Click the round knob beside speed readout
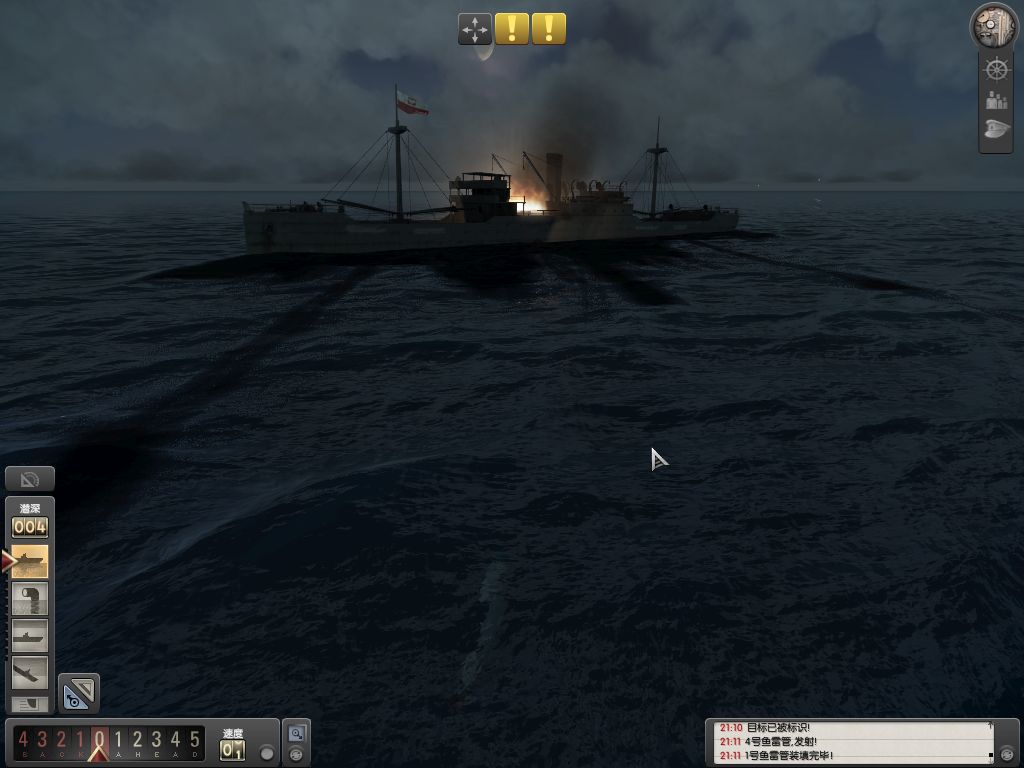This screenshot has height=768, width=1024. pyautogui.click(x=266, y=752)
